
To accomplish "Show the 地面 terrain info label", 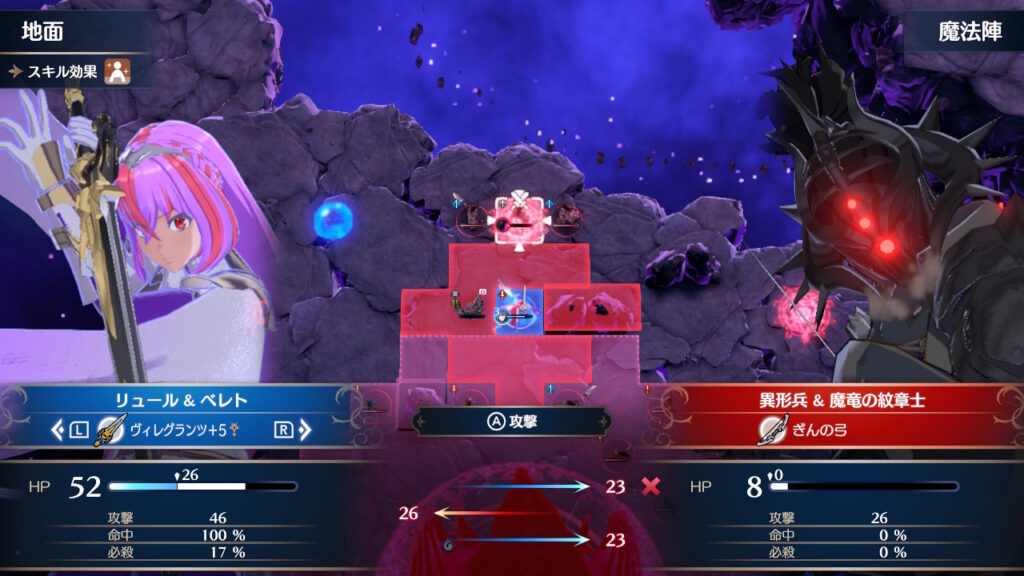I will [x=42, y=31].
